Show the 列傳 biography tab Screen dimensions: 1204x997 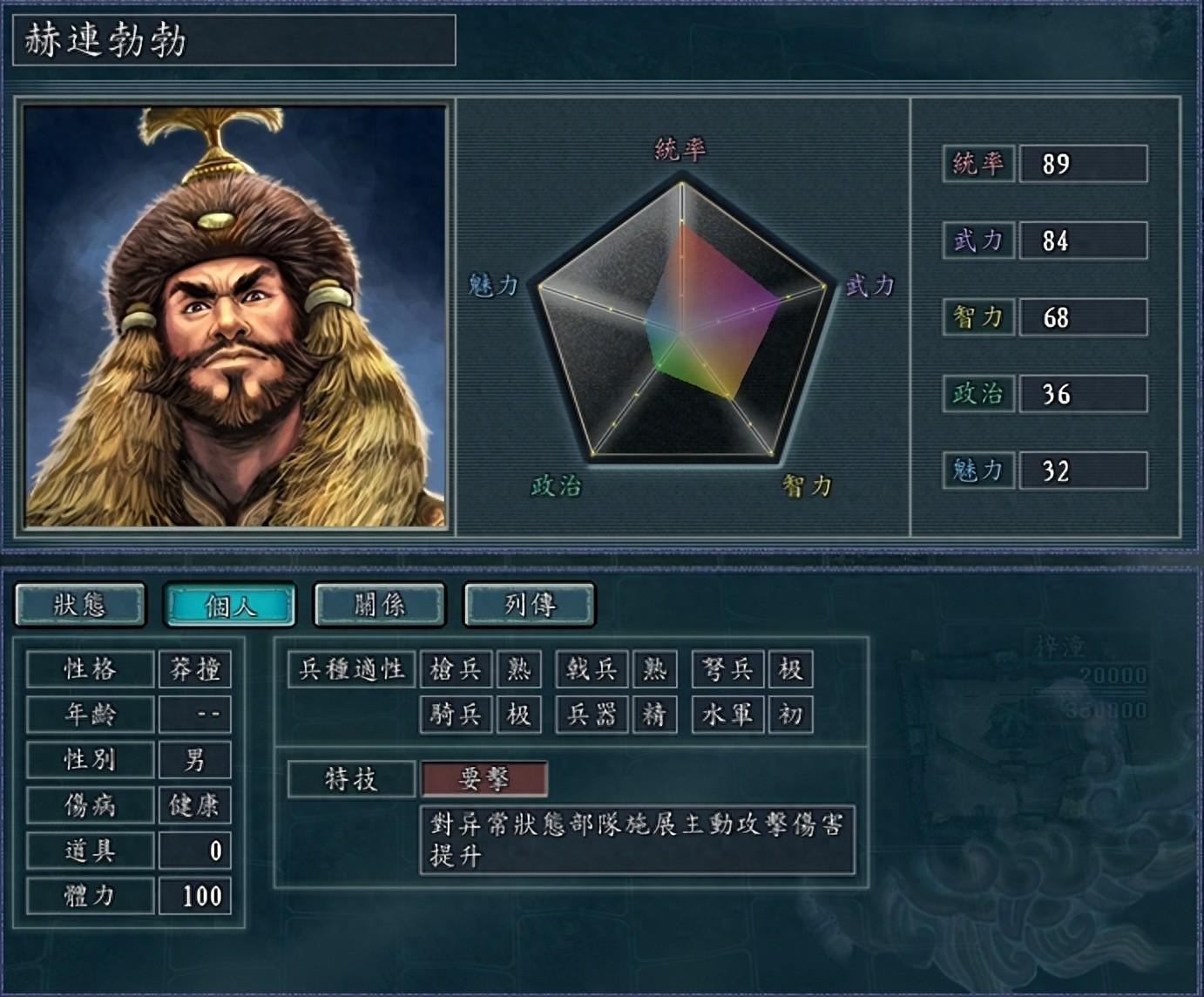530,605
